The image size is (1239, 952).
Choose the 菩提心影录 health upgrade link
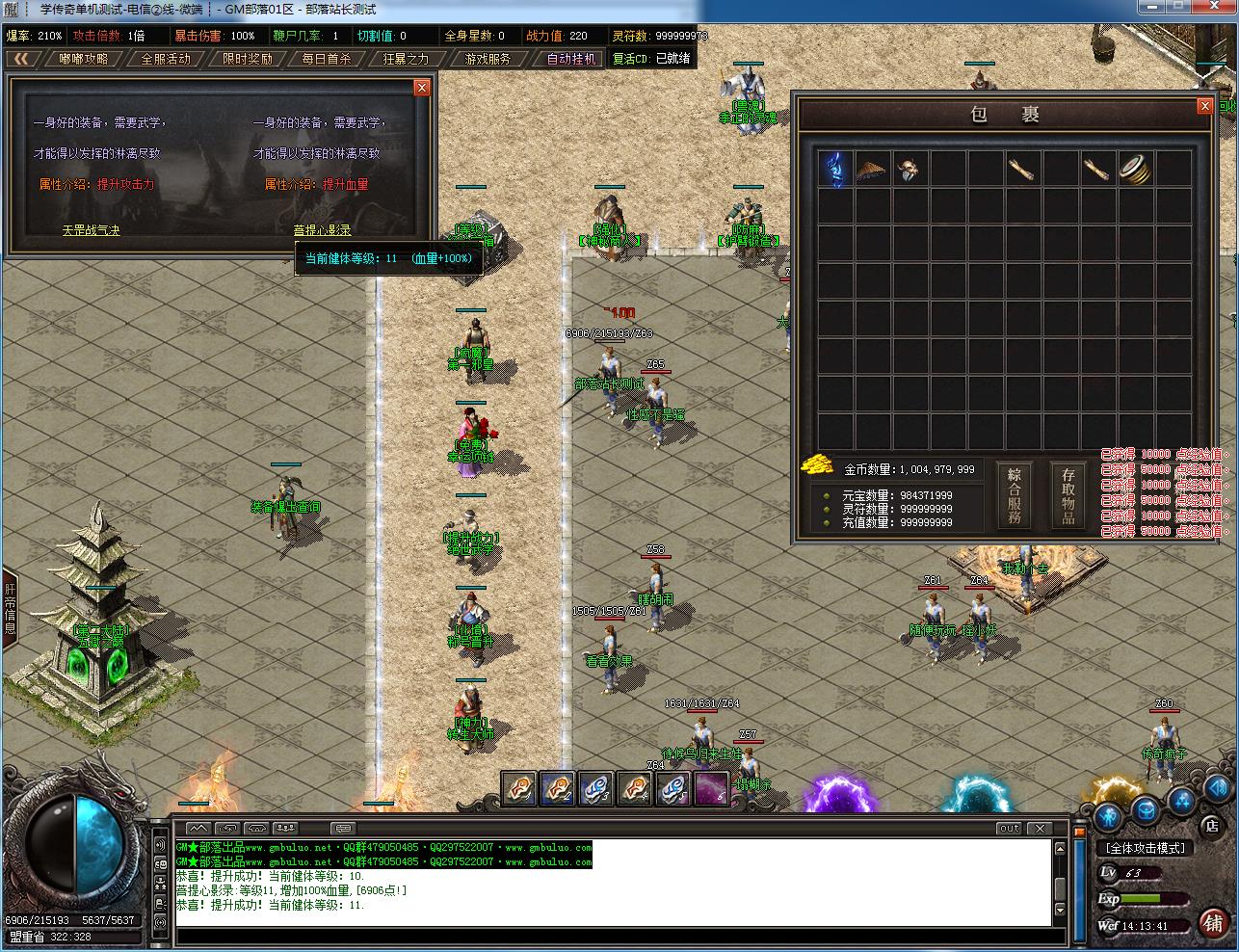tap(322, 230)
